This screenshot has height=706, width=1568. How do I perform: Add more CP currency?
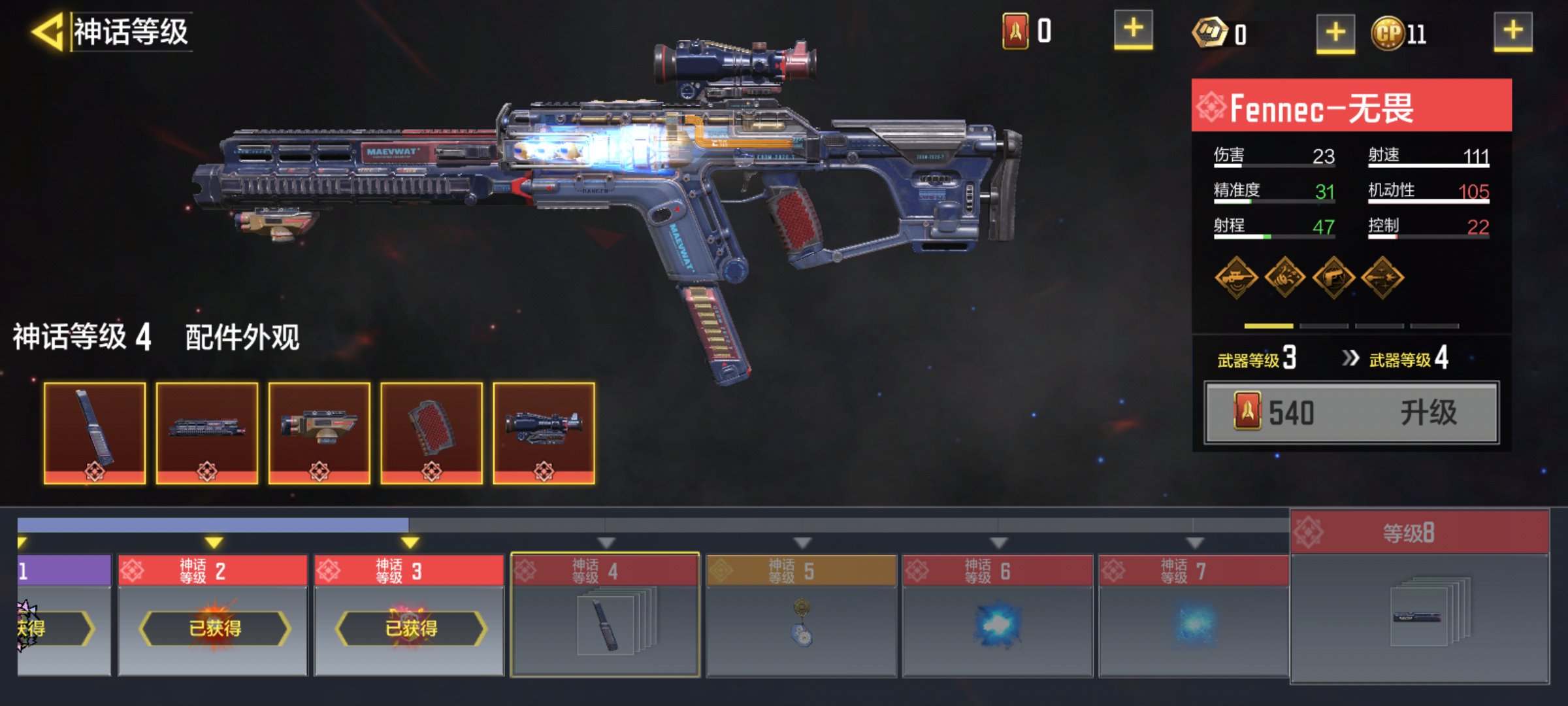pos(1512,31)
